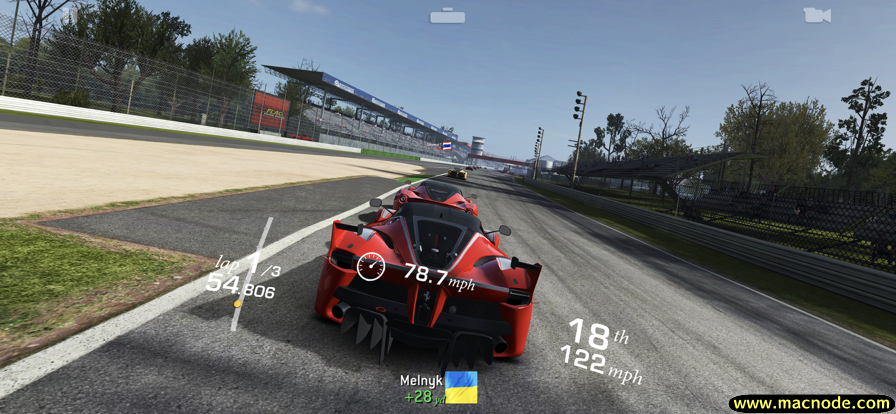Tap the pause button at top center
Viewport: 896px width, 414px height.
coord(447,16)
